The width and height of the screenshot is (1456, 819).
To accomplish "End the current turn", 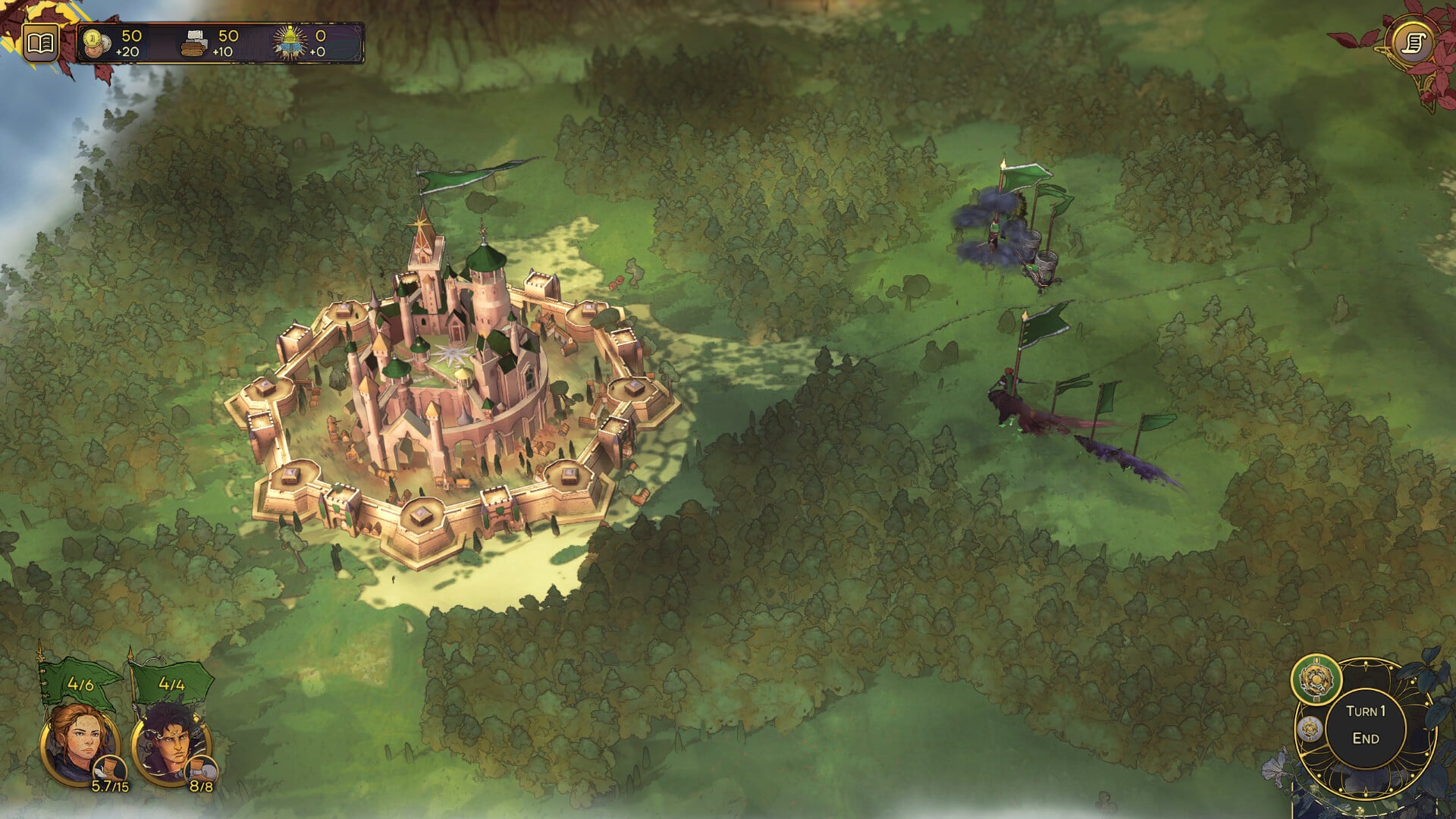I will pos(1365,726).
